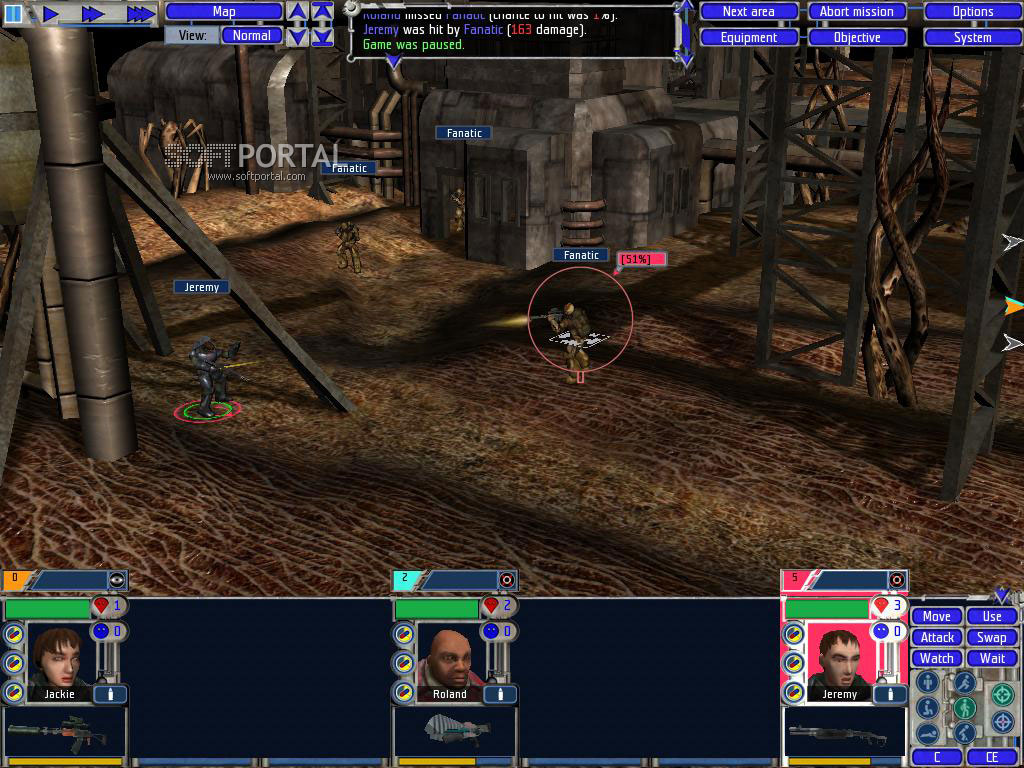
Task: Click the Use command button
Action: point(992,616)
